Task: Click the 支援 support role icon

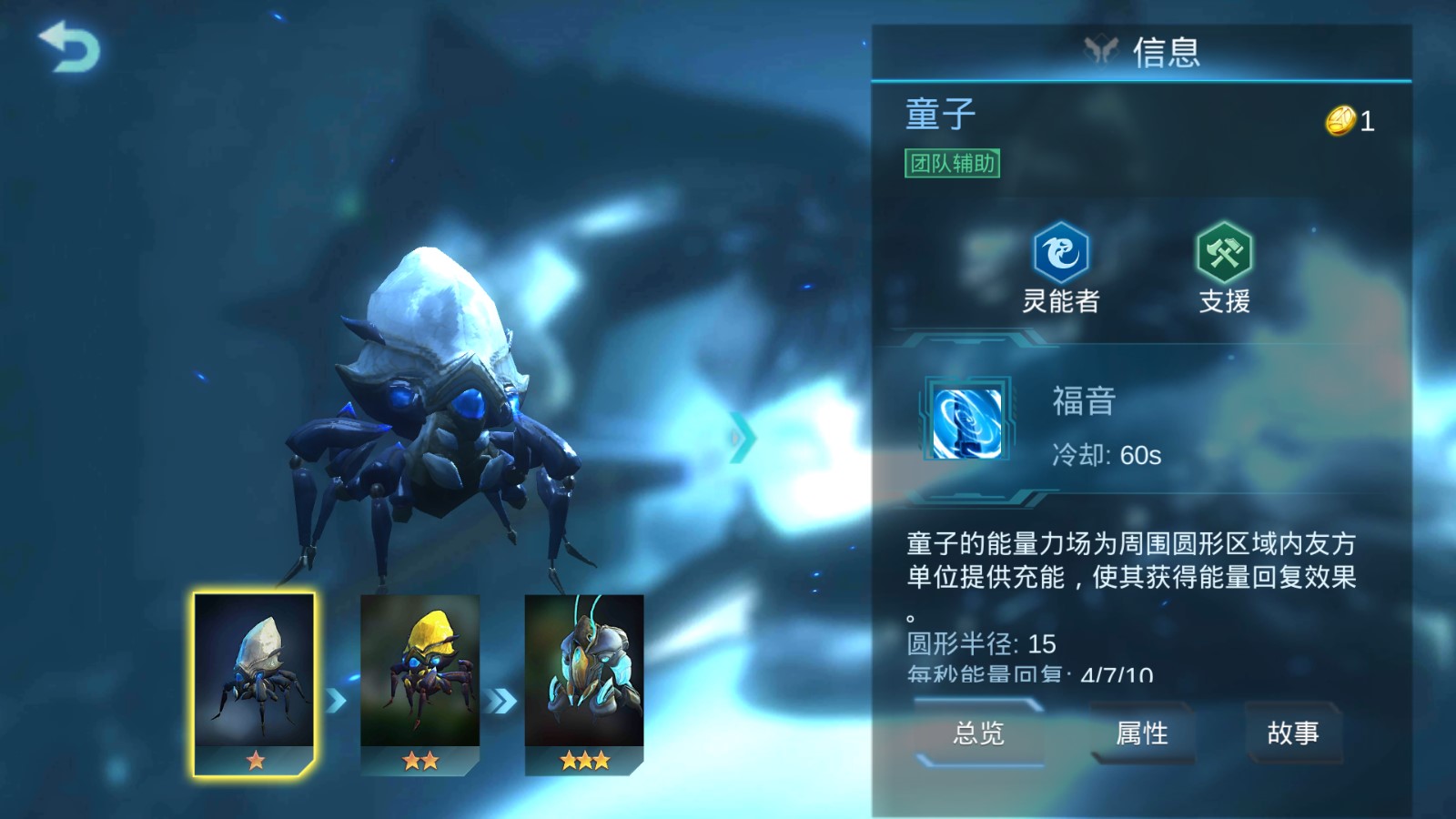Action: 1224,252
